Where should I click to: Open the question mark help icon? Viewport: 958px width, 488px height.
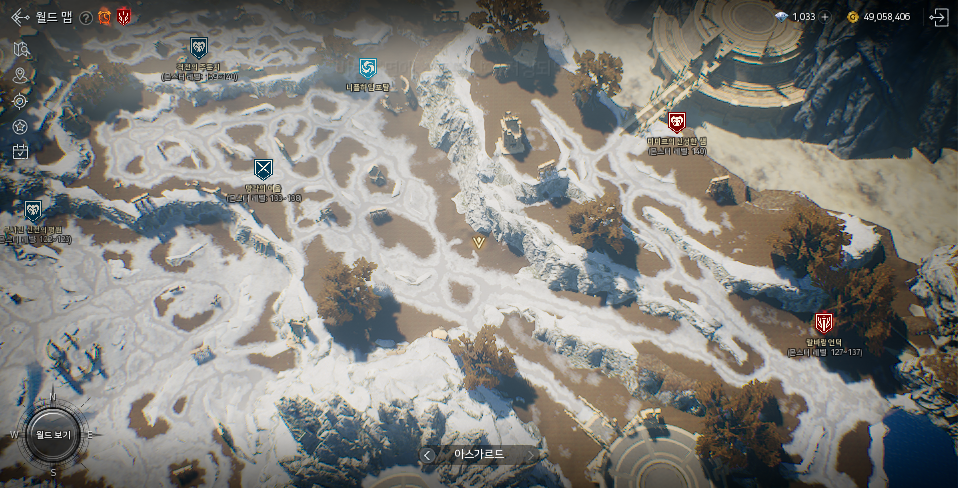[x=86, y=17]
